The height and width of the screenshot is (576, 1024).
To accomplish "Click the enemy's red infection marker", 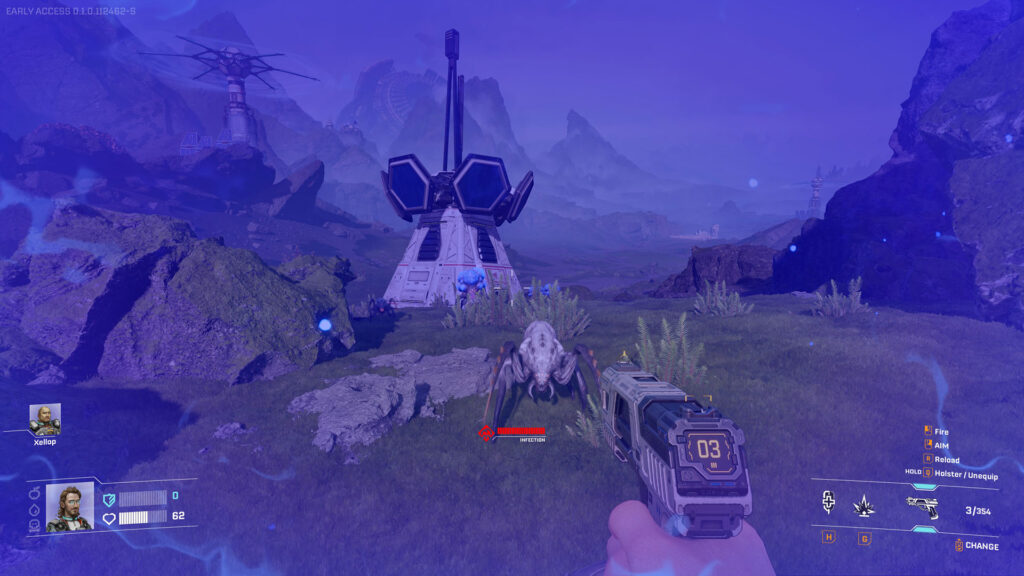I will (487, 433).
